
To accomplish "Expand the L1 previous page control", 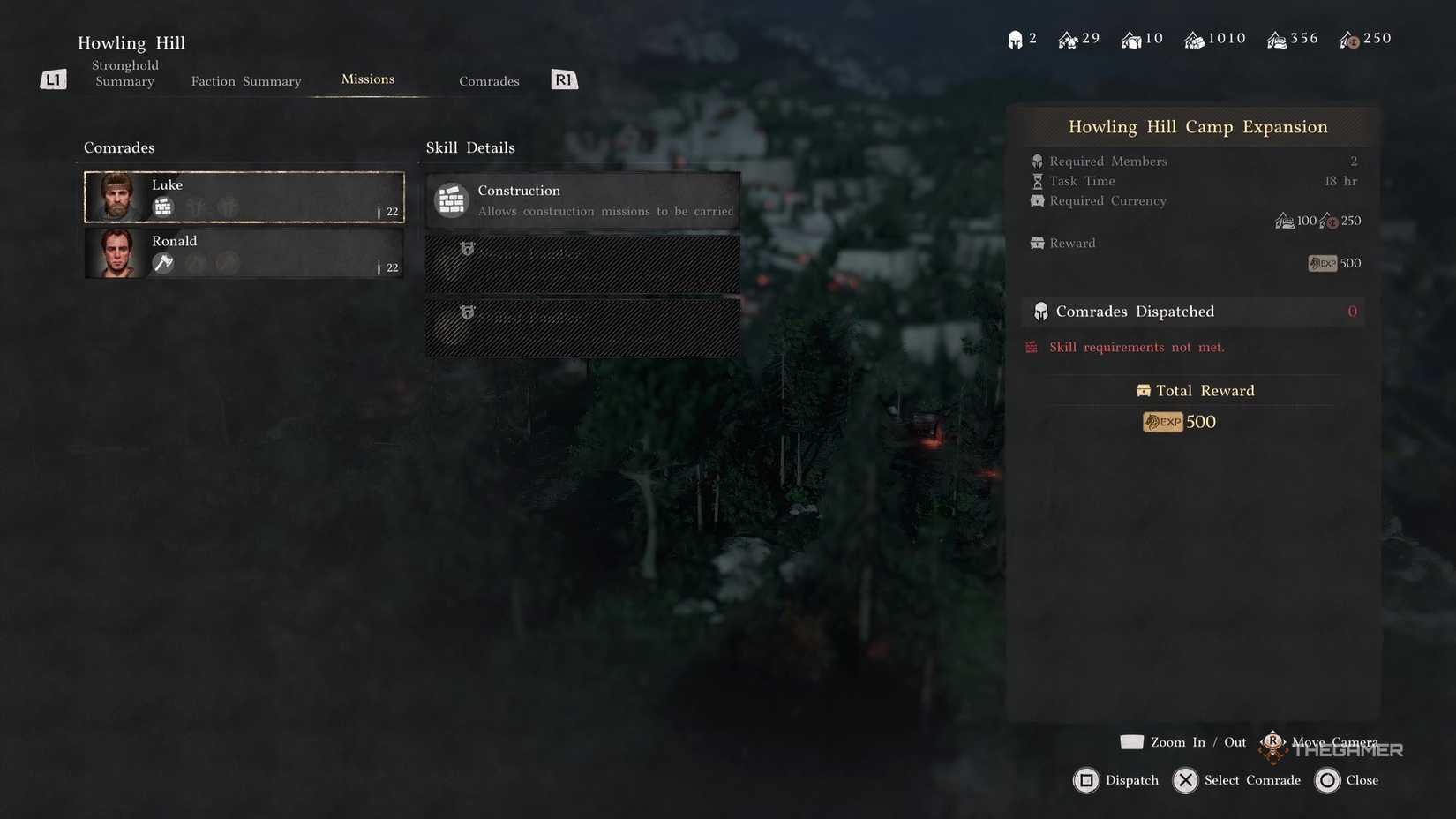I will [53, 79].
